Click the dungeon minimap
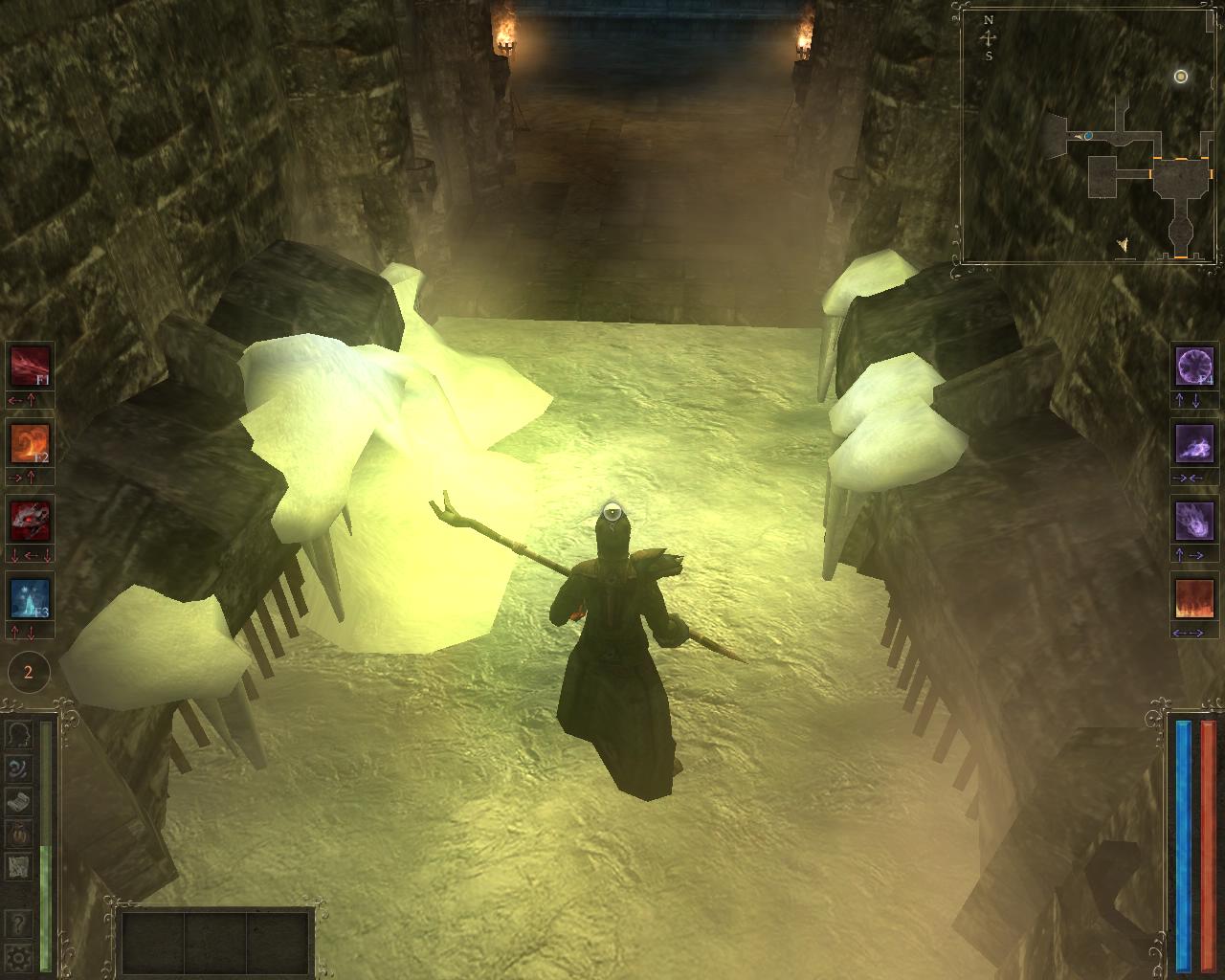 point(1091,134)
